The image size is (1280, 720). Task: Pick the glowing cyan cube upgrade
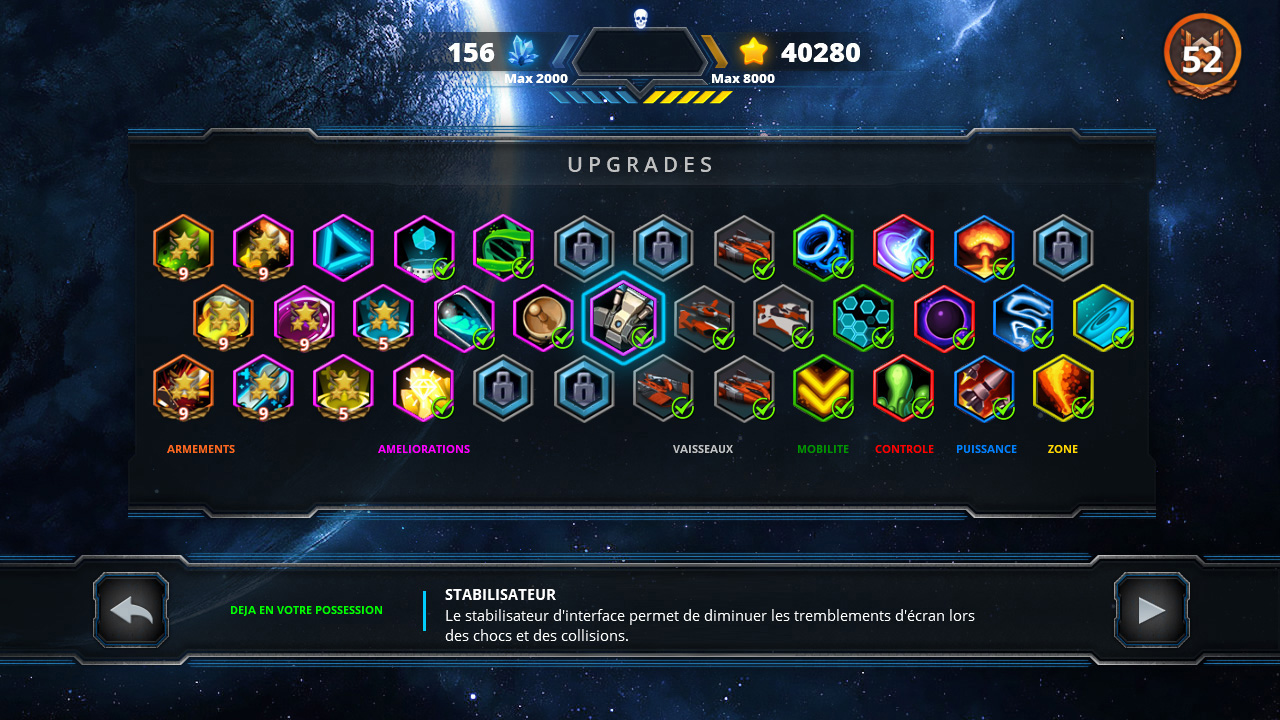coord(423,248)
